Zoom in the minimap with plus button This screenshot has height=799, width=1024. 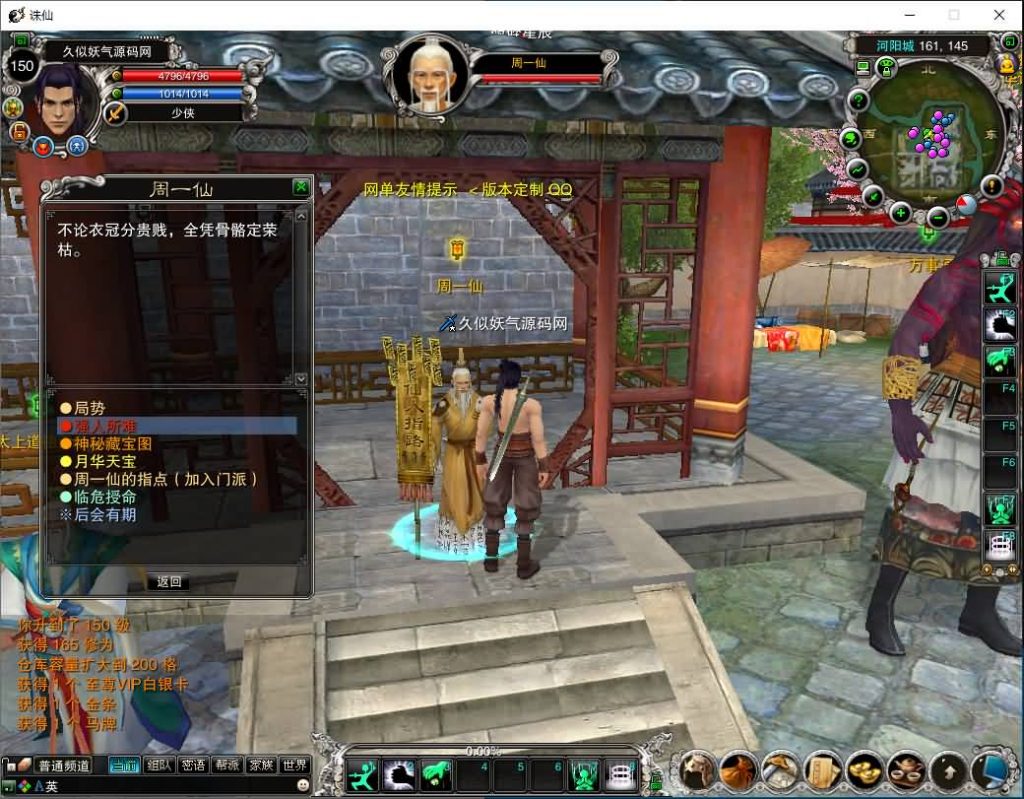tap(901, 212)
